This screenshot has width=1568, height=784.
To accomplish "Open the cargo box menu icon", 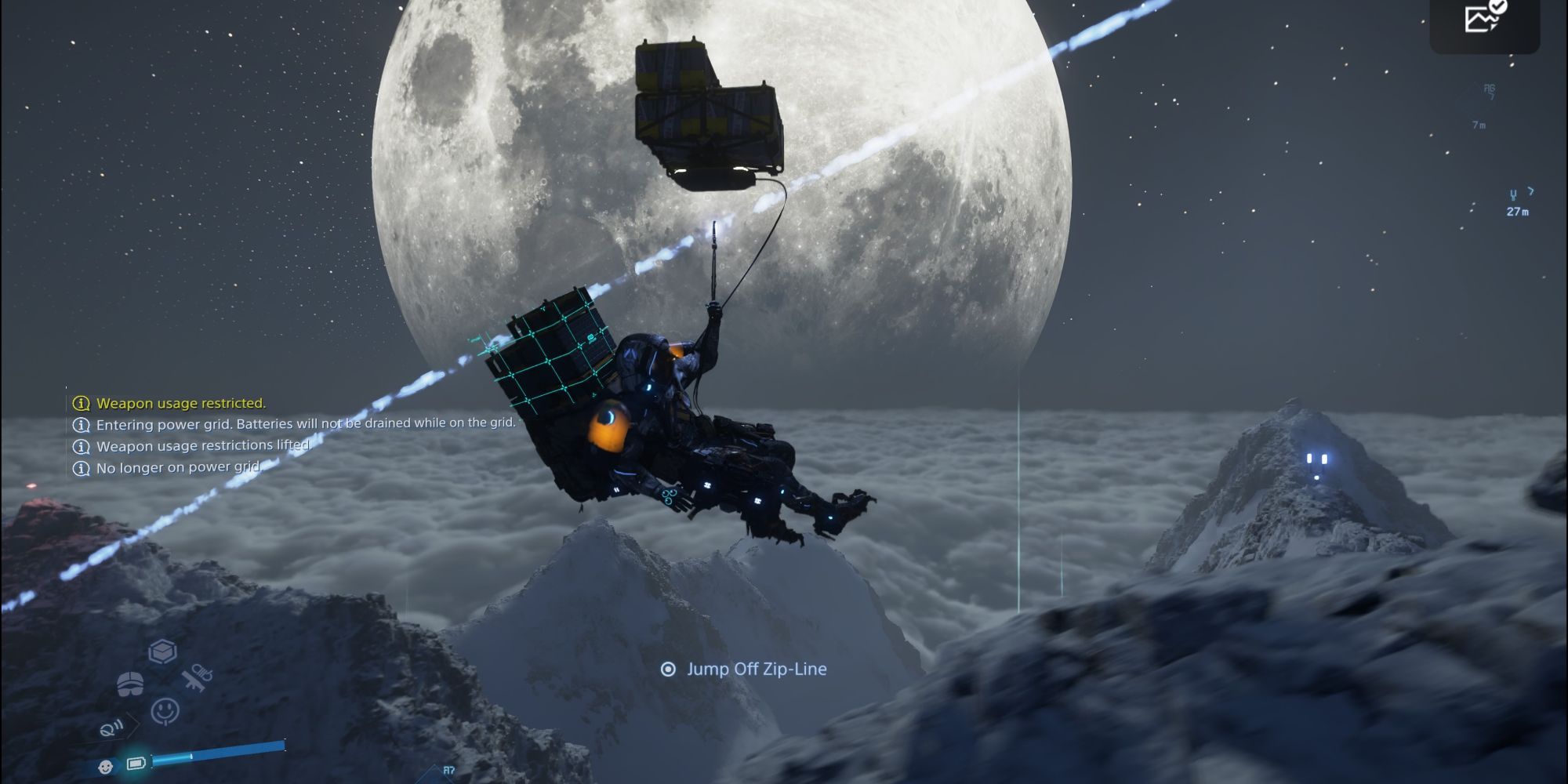I will pyautogui.click(x=162, y=652).
